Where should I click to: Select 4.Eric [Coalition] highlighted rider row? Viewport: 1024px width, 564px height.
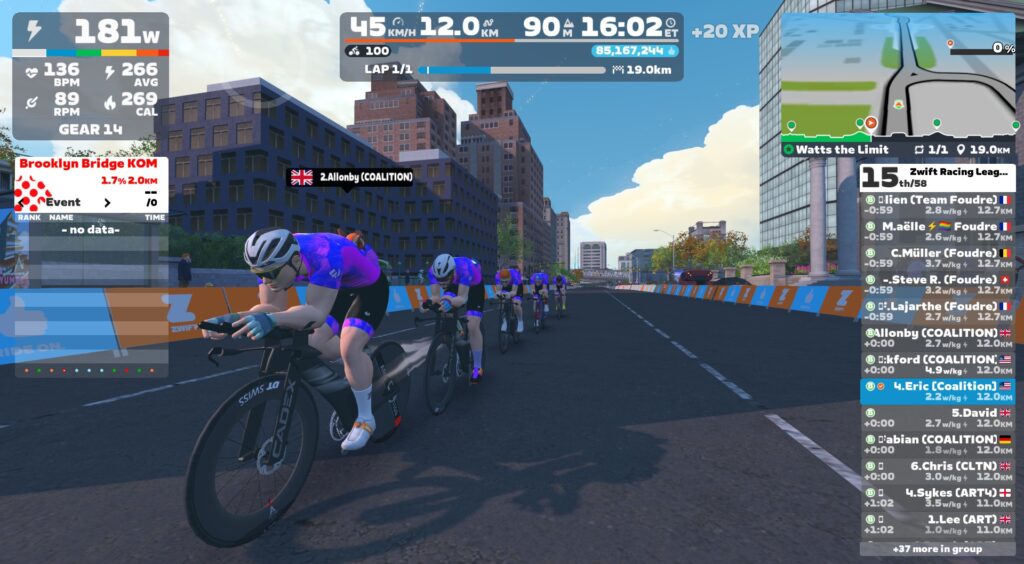point(938,391)
